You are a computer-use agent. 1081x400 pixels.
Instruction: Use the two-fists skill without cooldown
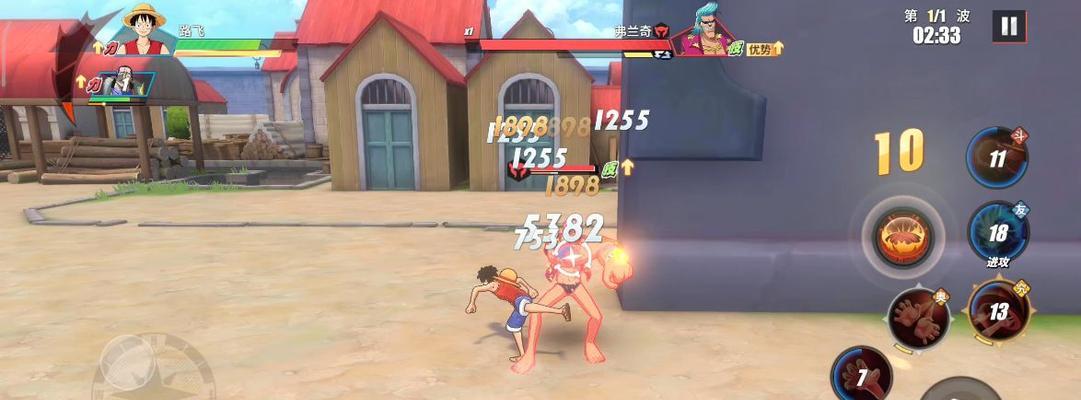[x=917, y=318]
